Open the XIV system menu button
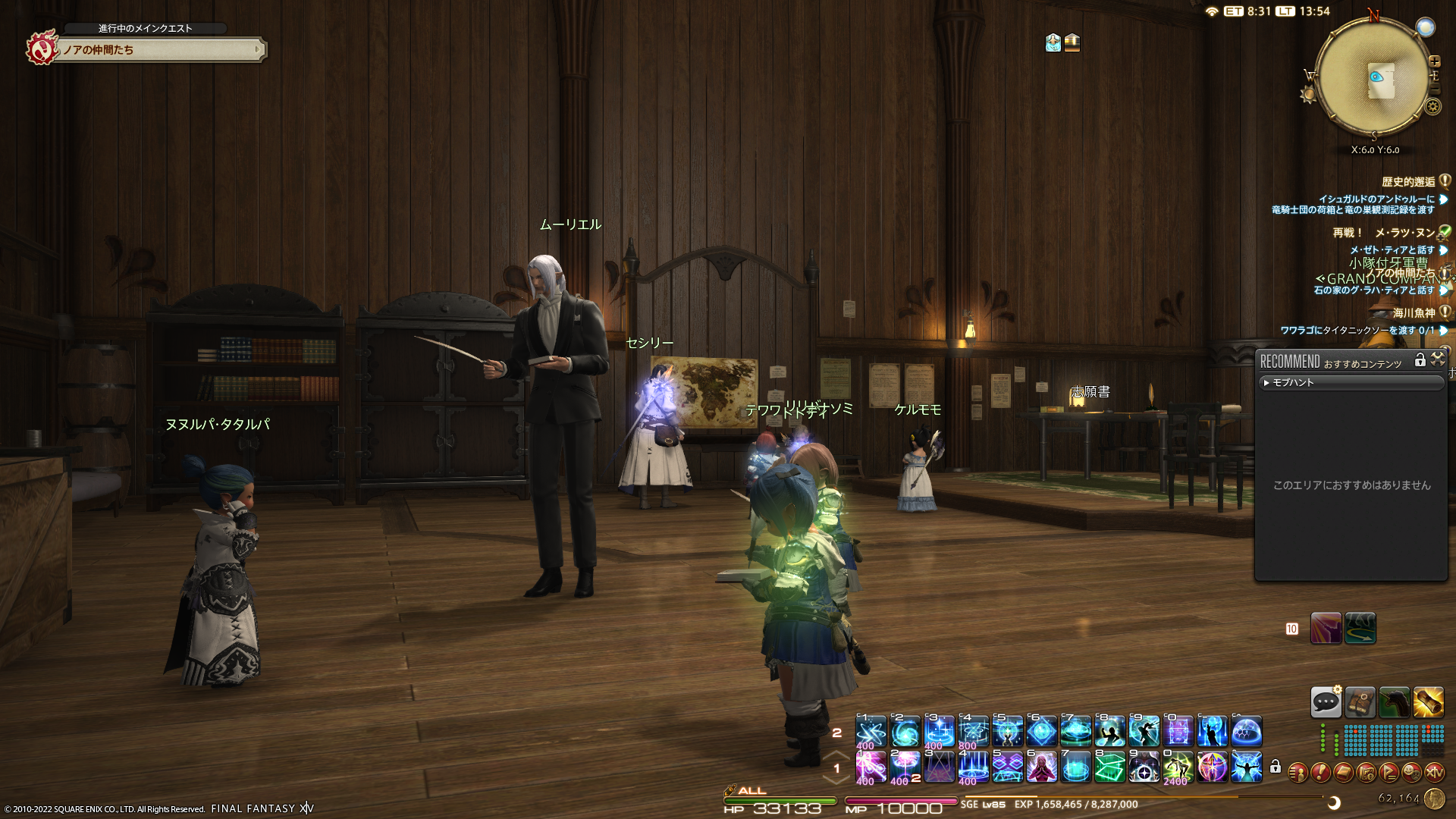The height and width of the screenshot is (819, 1456). click(x=1434, y=773)
